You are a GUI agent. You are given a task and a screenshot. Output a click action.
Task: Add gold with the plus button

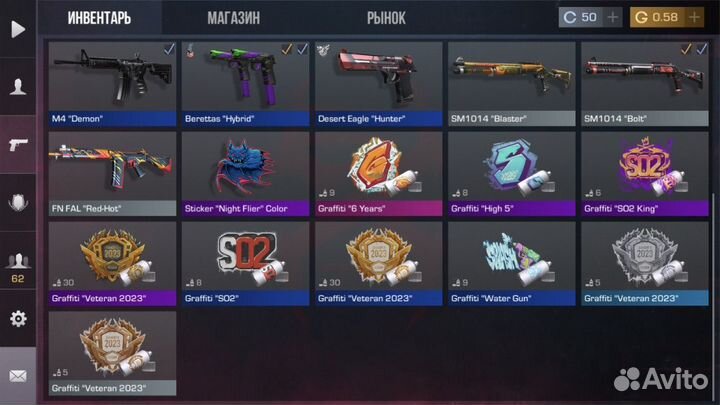(x=695, y=18)
